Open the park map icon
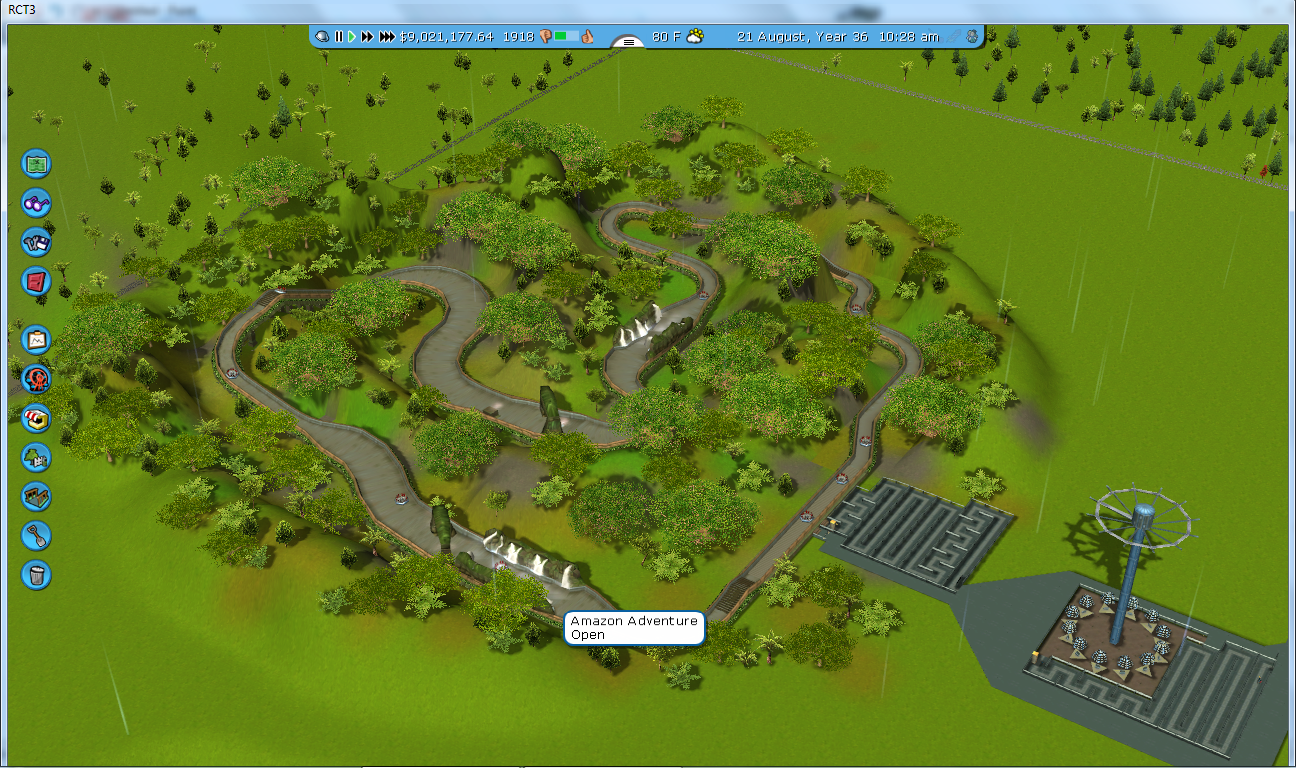Viewport: 1296px width, 768px height. pos(37,163)
